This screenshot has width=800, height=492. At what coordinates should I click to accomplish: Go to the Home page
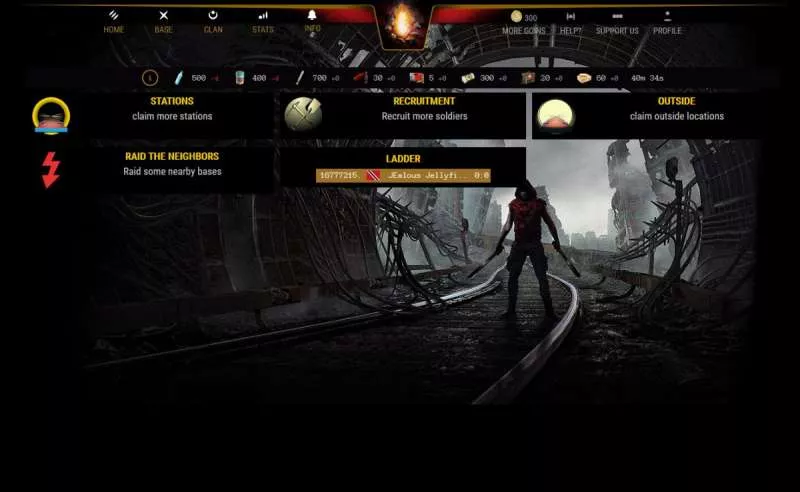click(x=114, y=22)
